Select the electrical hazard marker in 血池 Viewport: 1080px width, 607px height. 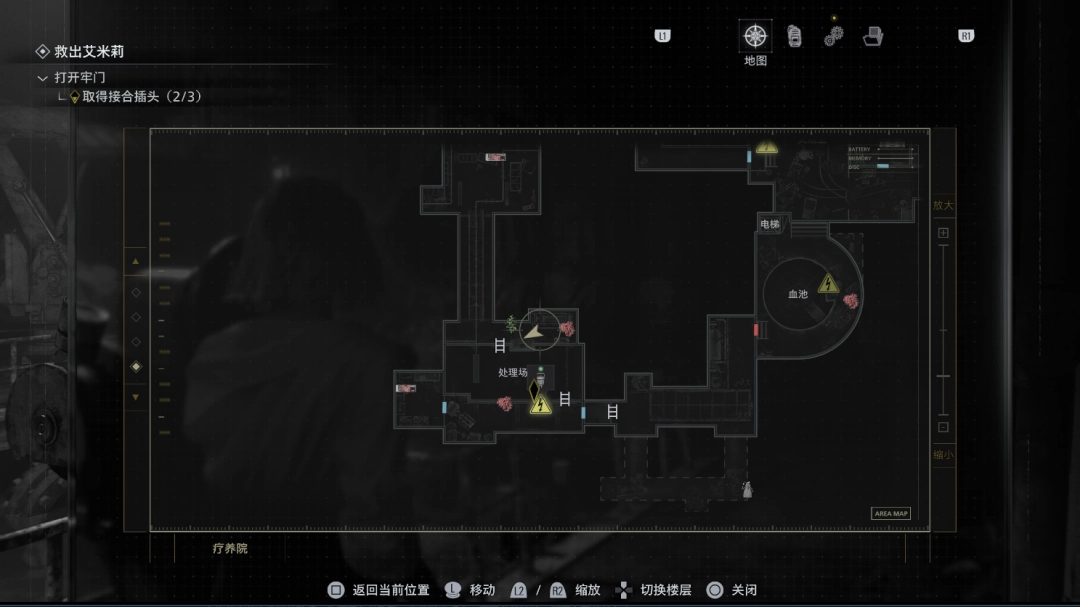828,284
